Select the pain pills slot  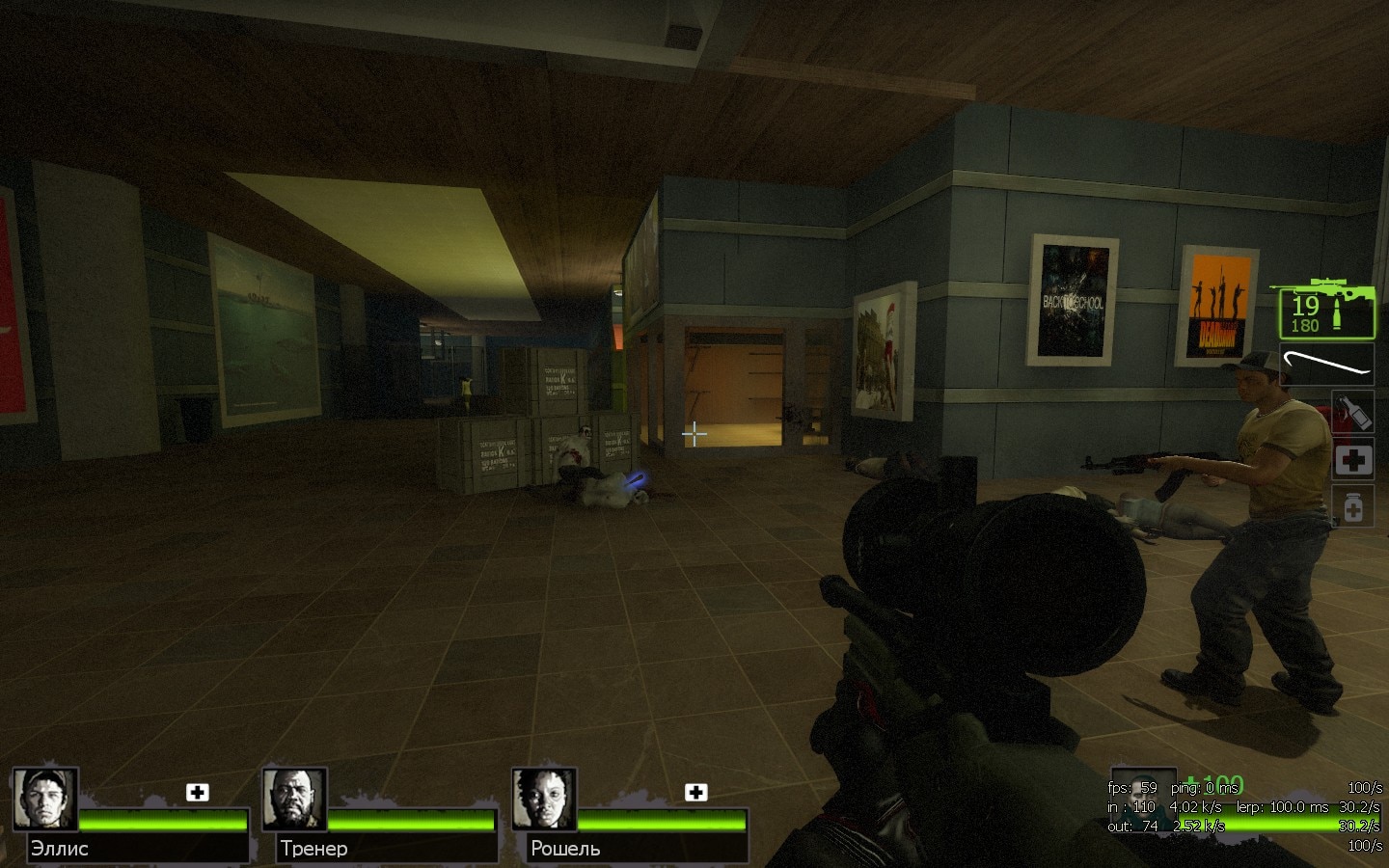click(1352, 505)
